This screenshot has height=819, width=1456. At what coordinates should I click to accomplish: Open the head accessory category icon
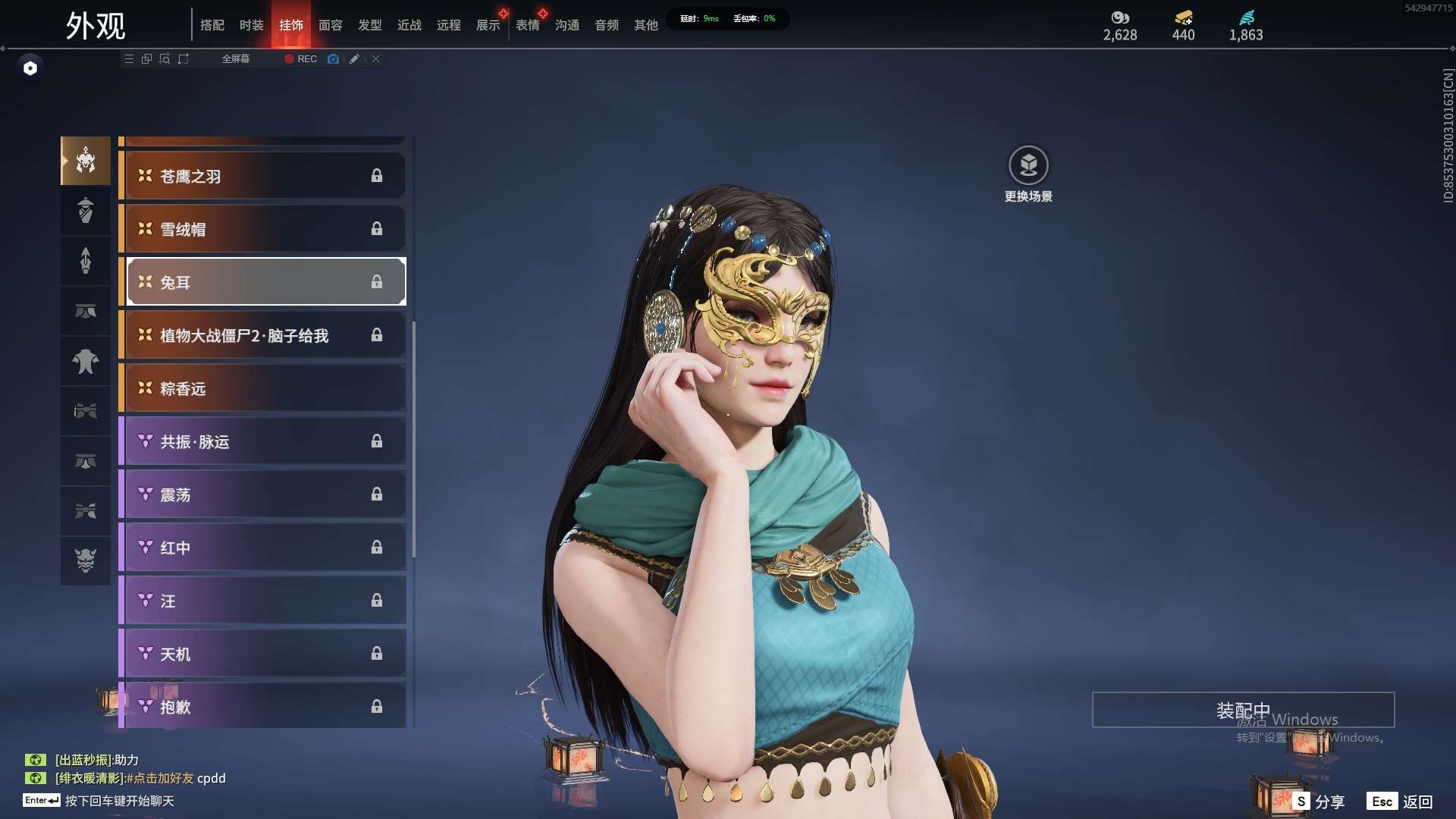(x=86, y=161)
